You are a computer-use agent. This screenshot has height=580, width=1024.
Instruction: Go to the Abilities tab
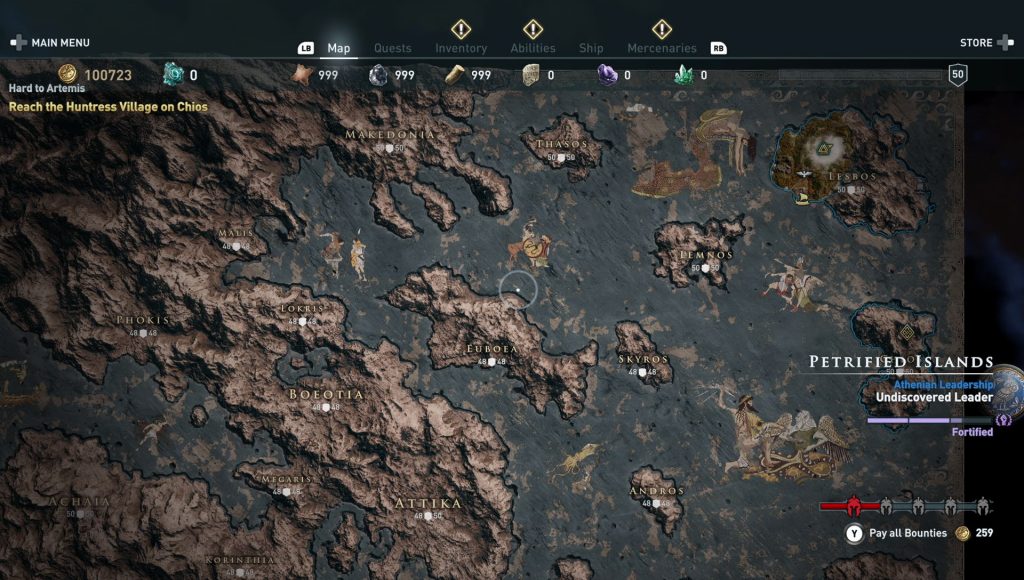(533, 48)
